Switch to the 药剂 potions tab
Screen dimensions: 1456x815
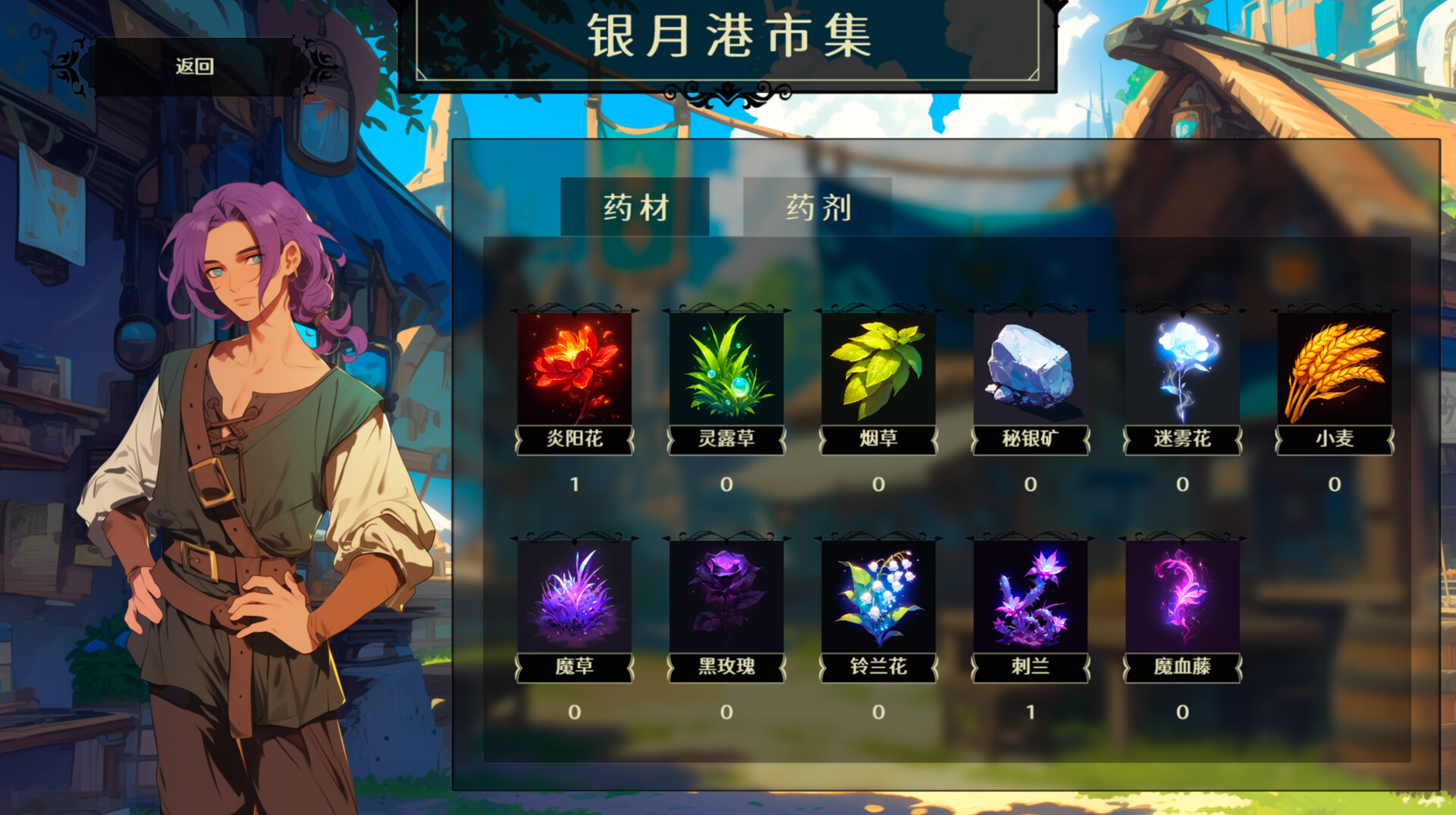point(817,206)
